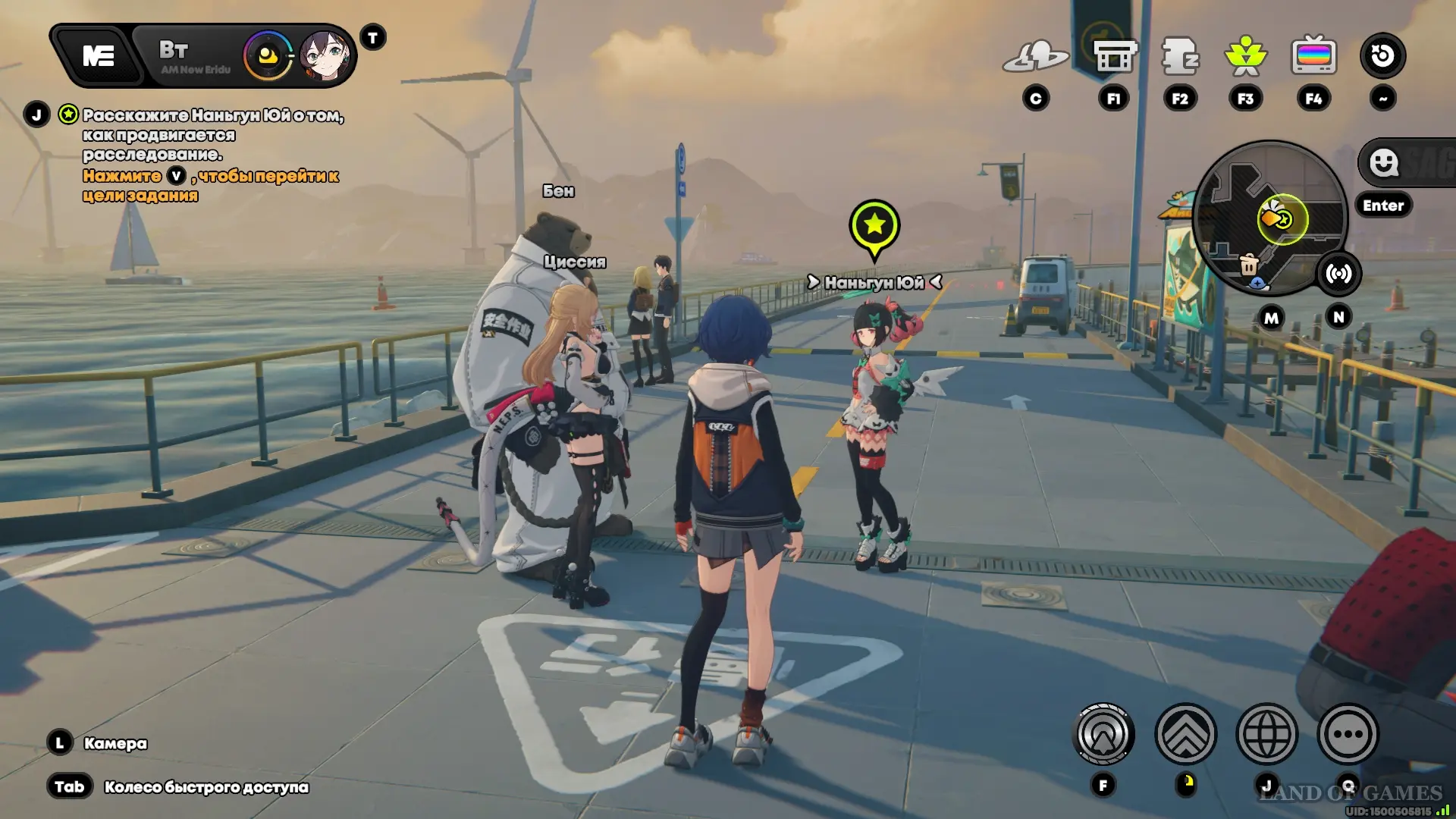The image size is (1456, 819).
Task: Talk to the Наньгун Юй quest marker
Action: 874,225
